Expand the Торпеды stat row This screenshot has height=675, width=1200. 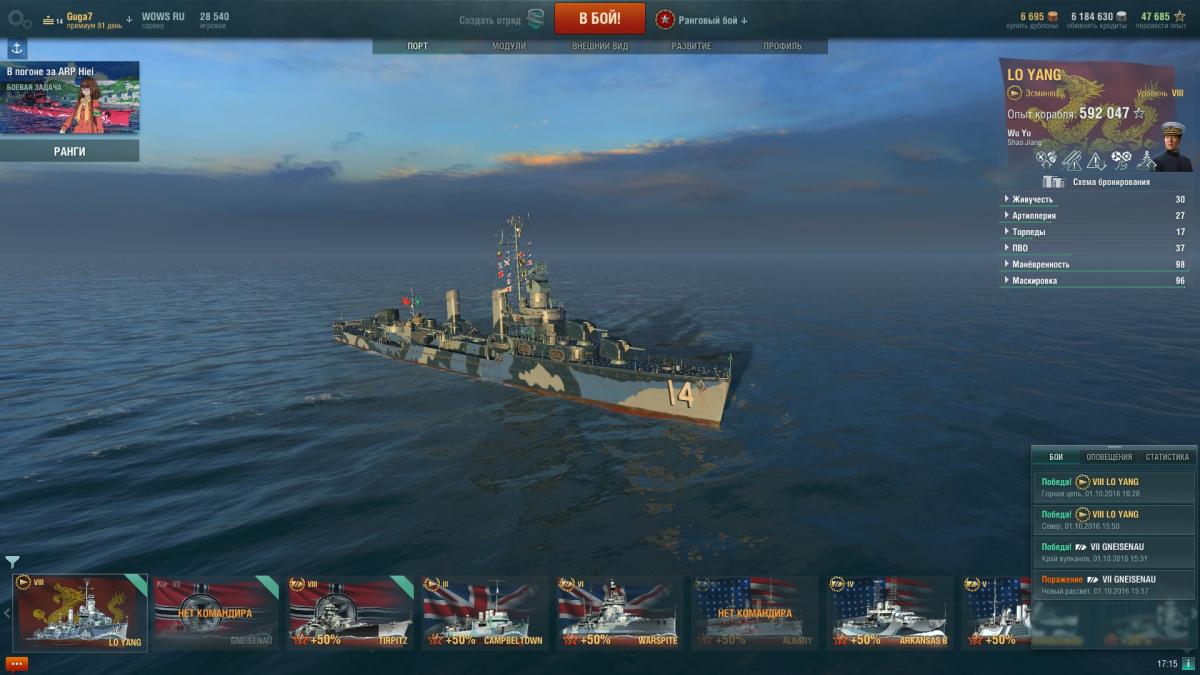1097,232
